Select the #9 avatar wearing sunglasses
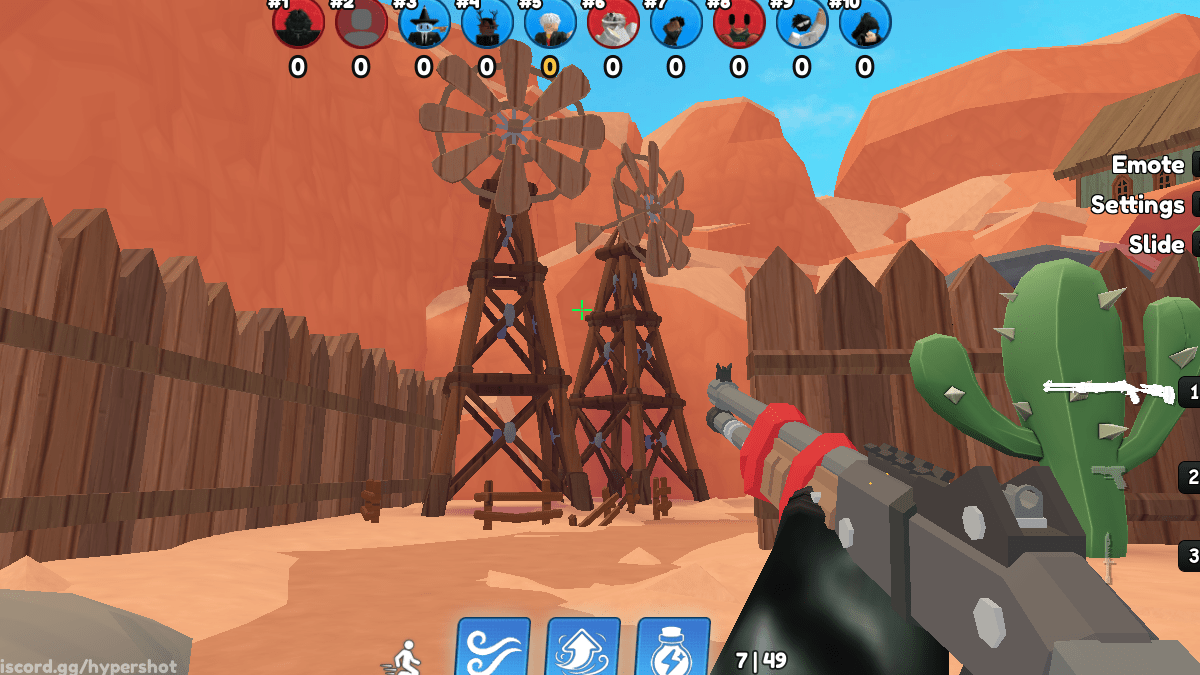Viewport: 1200px width, 675px height. coord(802,24)
